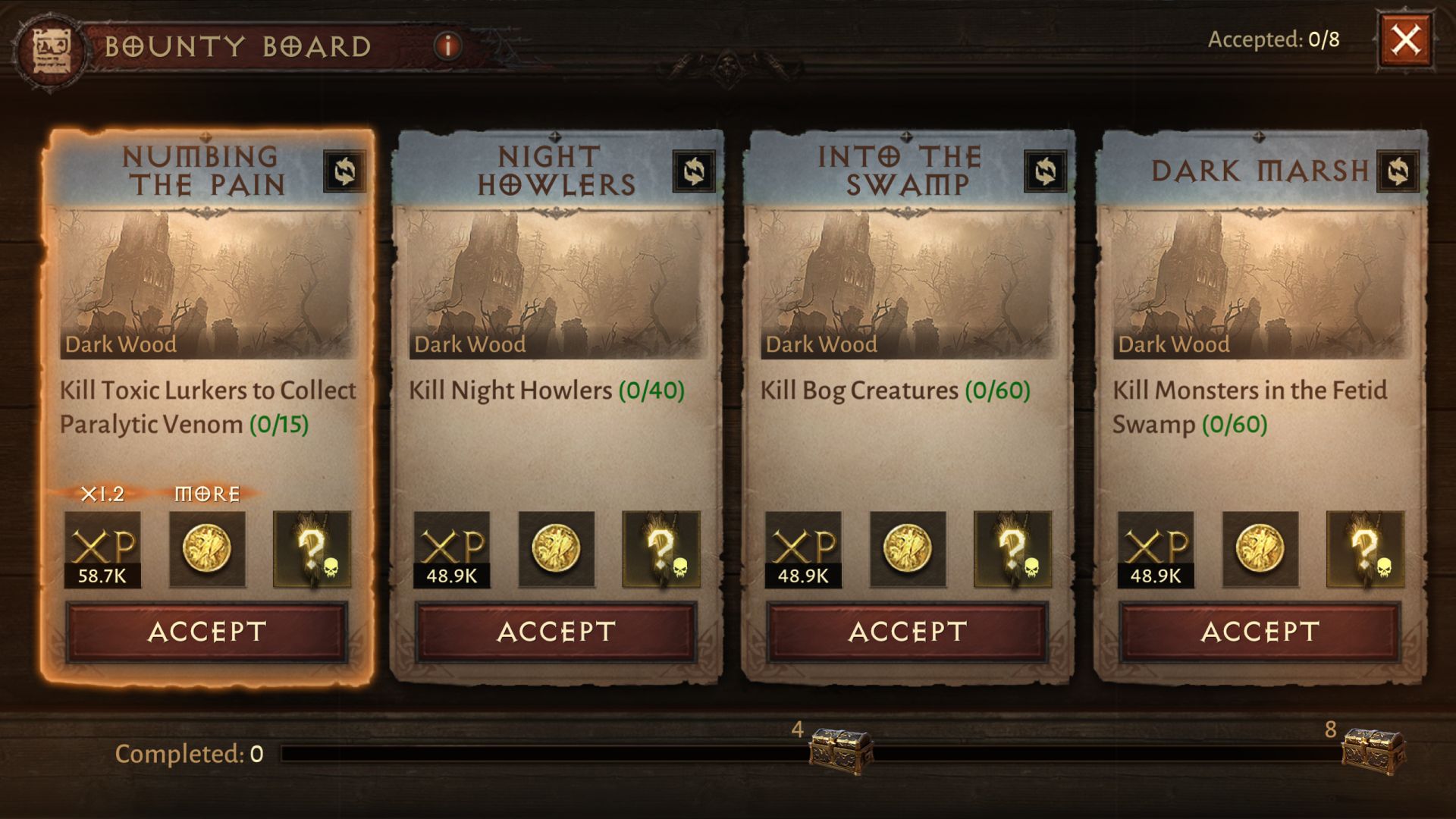Open the 8-bounty completion chest
This screenshot has width=1456, height=819.
click(x=1373, y=749)
